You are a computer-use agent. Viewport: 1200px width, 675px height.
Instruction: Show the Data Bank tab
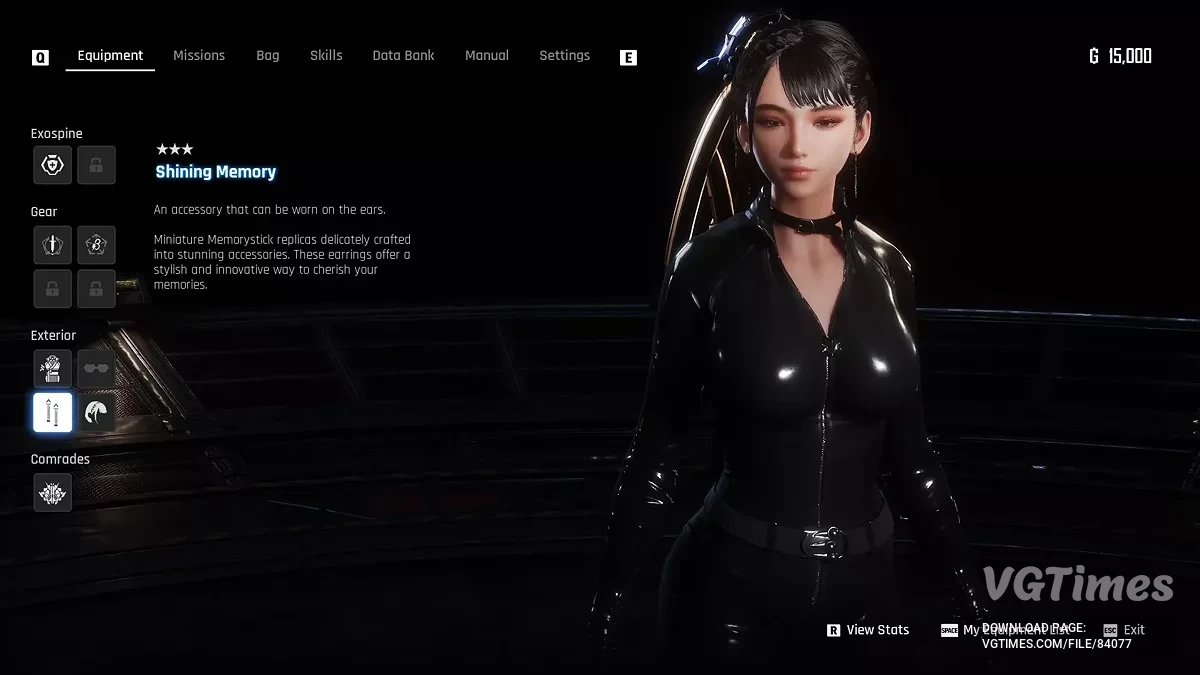coord(403,56)
